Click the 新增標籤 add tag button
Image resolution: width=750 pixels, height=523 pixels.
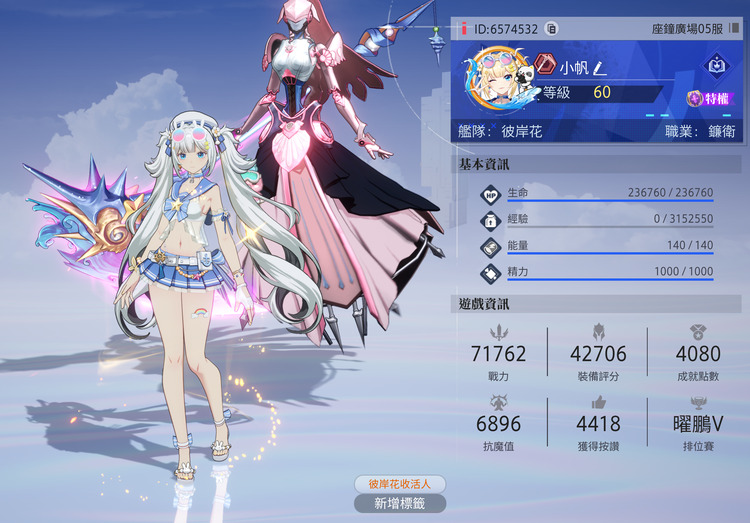point(399,503)
